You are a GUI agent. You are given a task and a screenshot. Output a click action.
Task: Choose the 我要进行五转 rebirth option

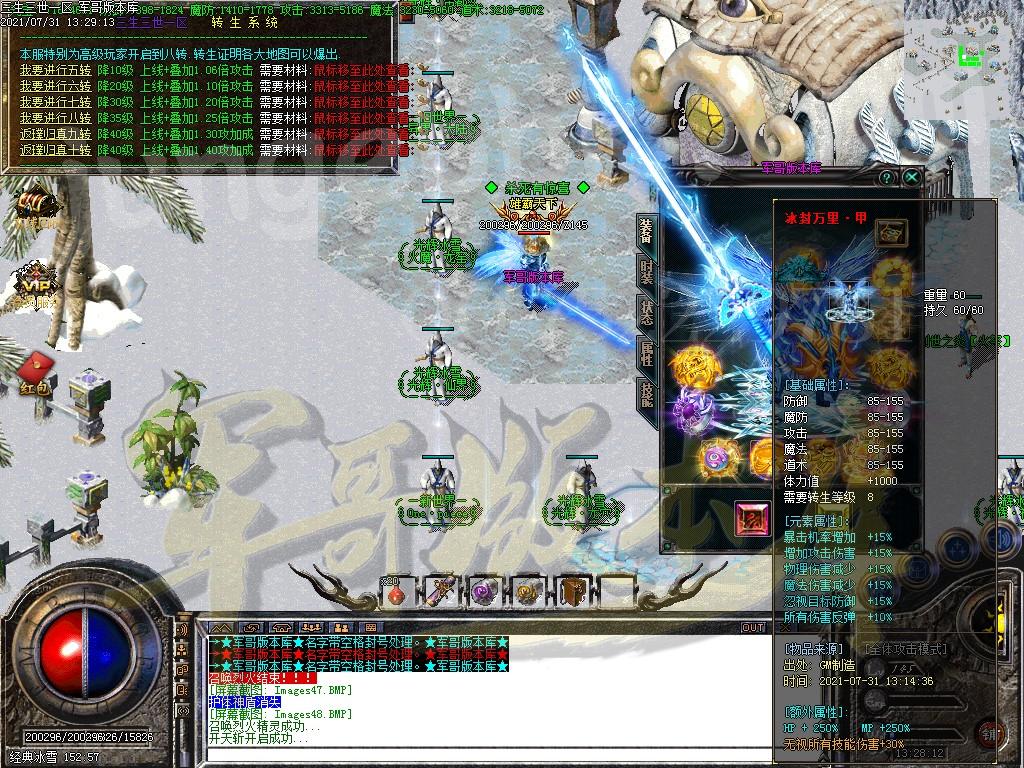[x=56, y=71]
